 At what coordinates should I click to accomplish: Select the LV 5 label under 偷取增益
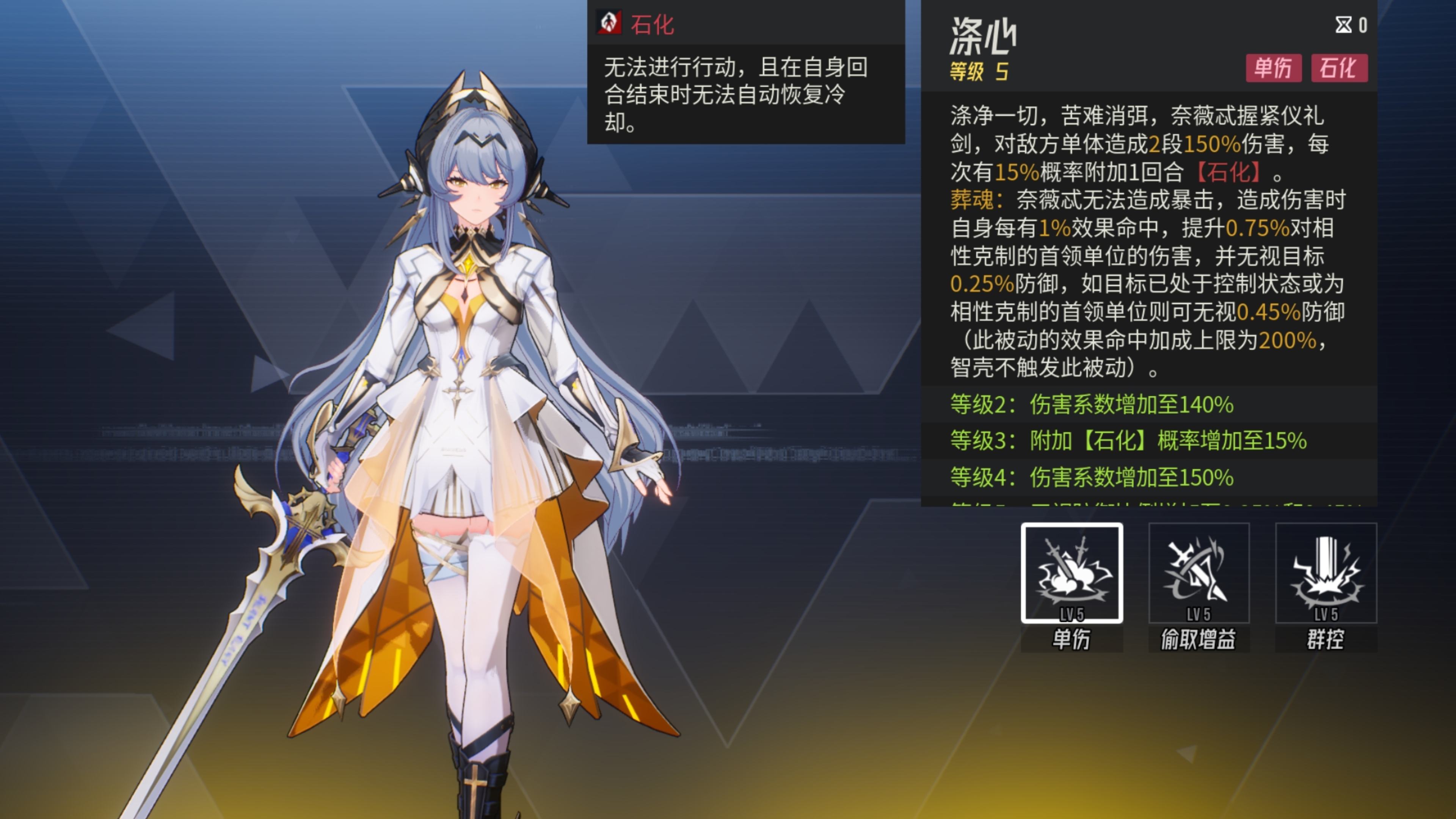coord(1198,613)
